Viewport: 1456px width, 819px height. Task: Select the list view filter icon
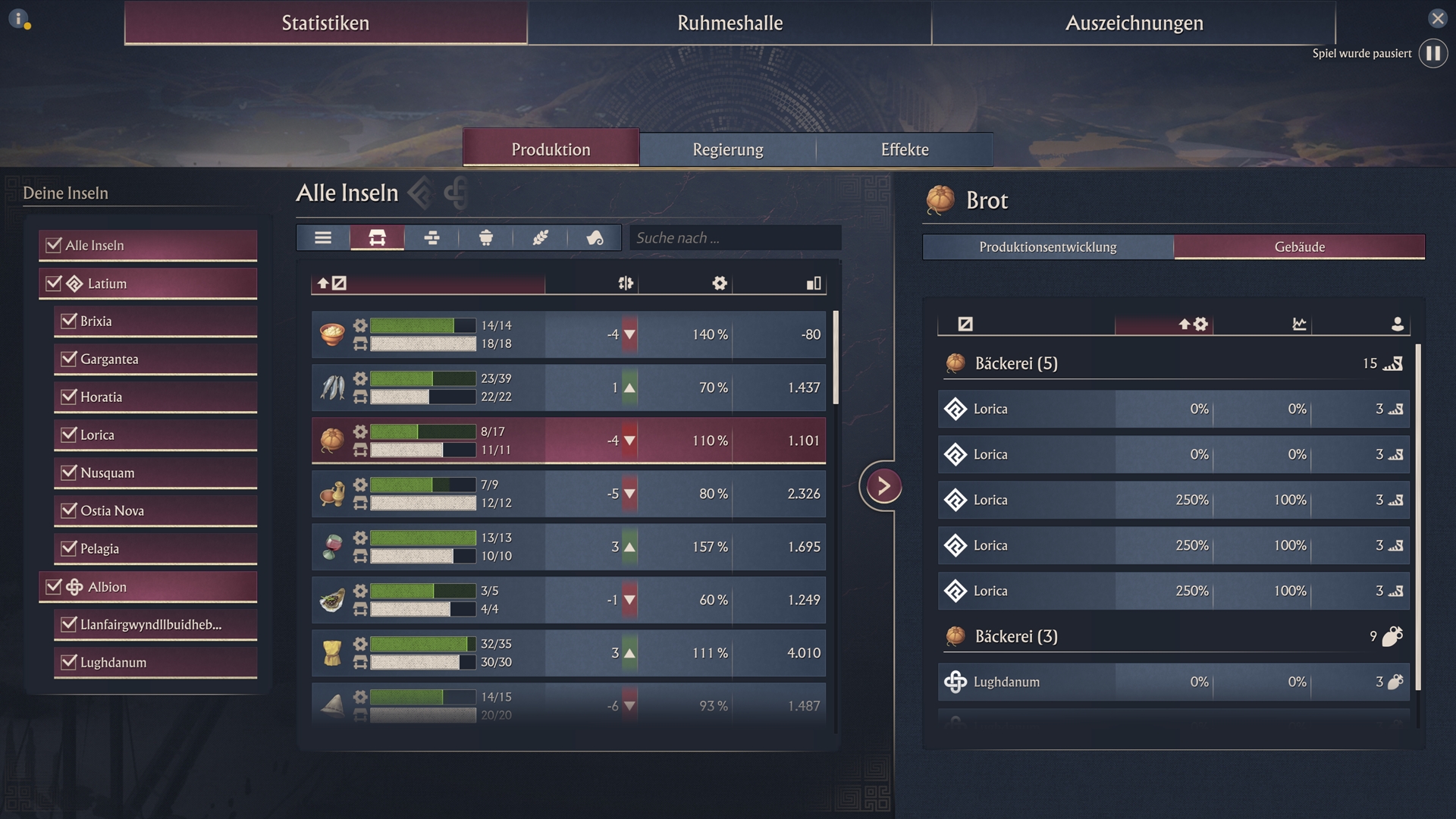pos(323,238)
